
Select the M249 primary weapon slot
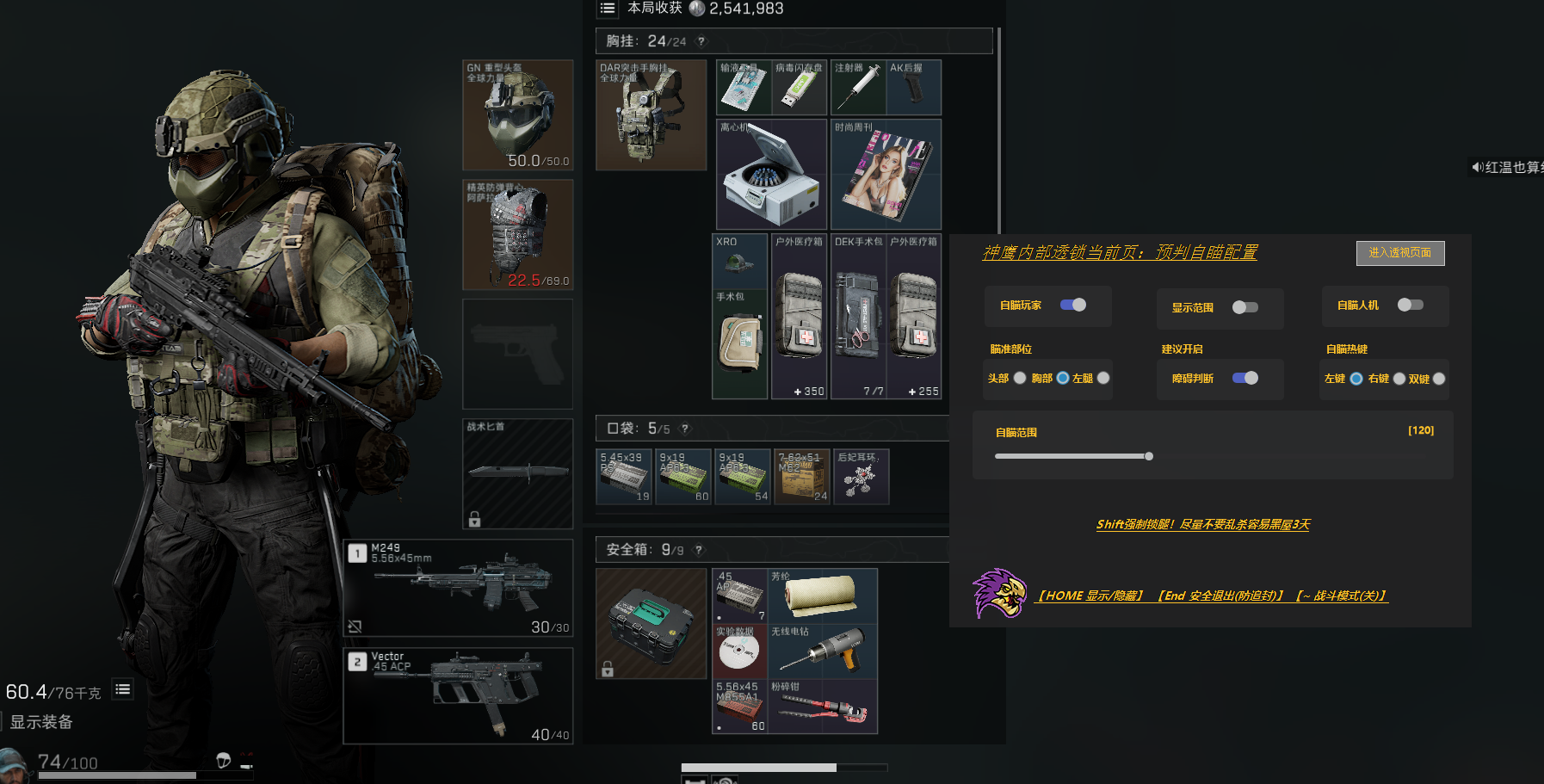(x=458, y=588)
